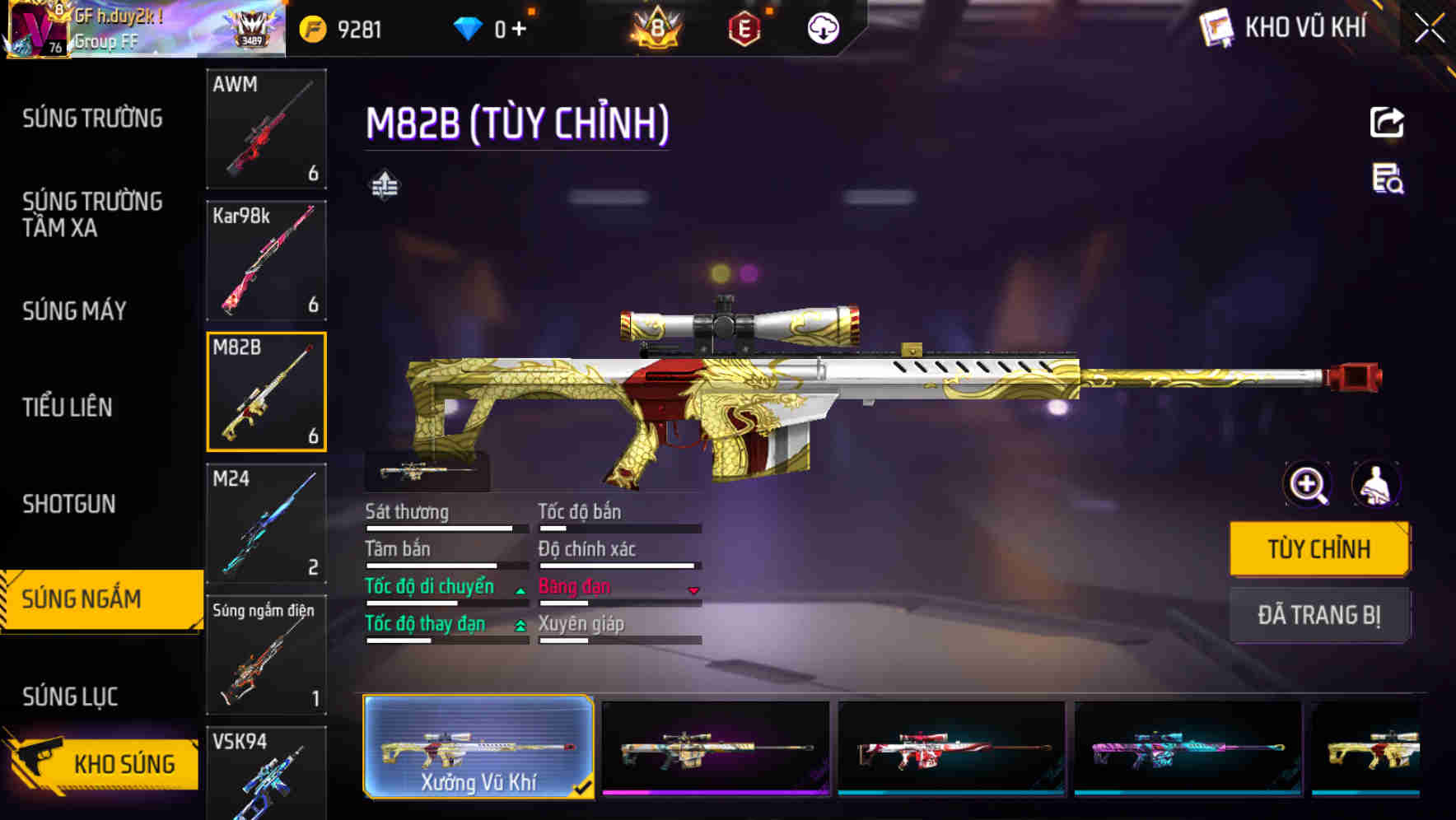Click the badge icon below M82B title
This screenshot has height=820, width=1456.
[385, 184]
